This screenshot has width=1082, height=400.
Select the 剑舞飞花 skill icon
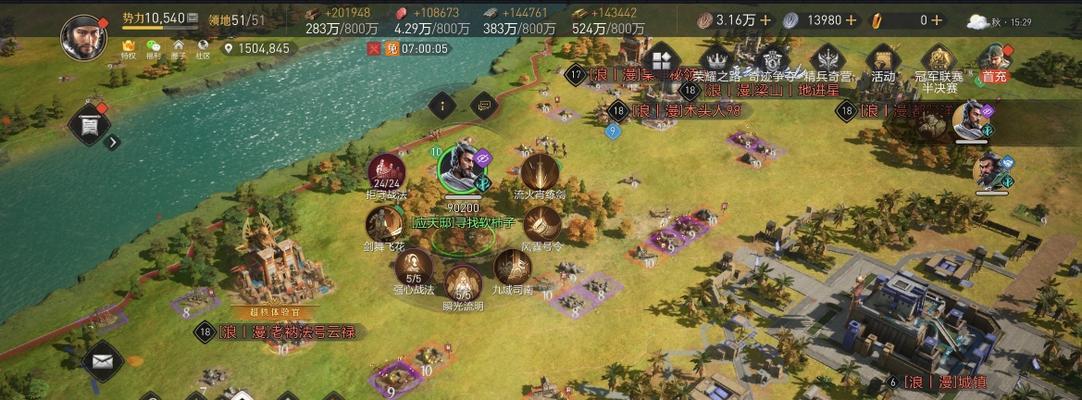coord(384,224)
